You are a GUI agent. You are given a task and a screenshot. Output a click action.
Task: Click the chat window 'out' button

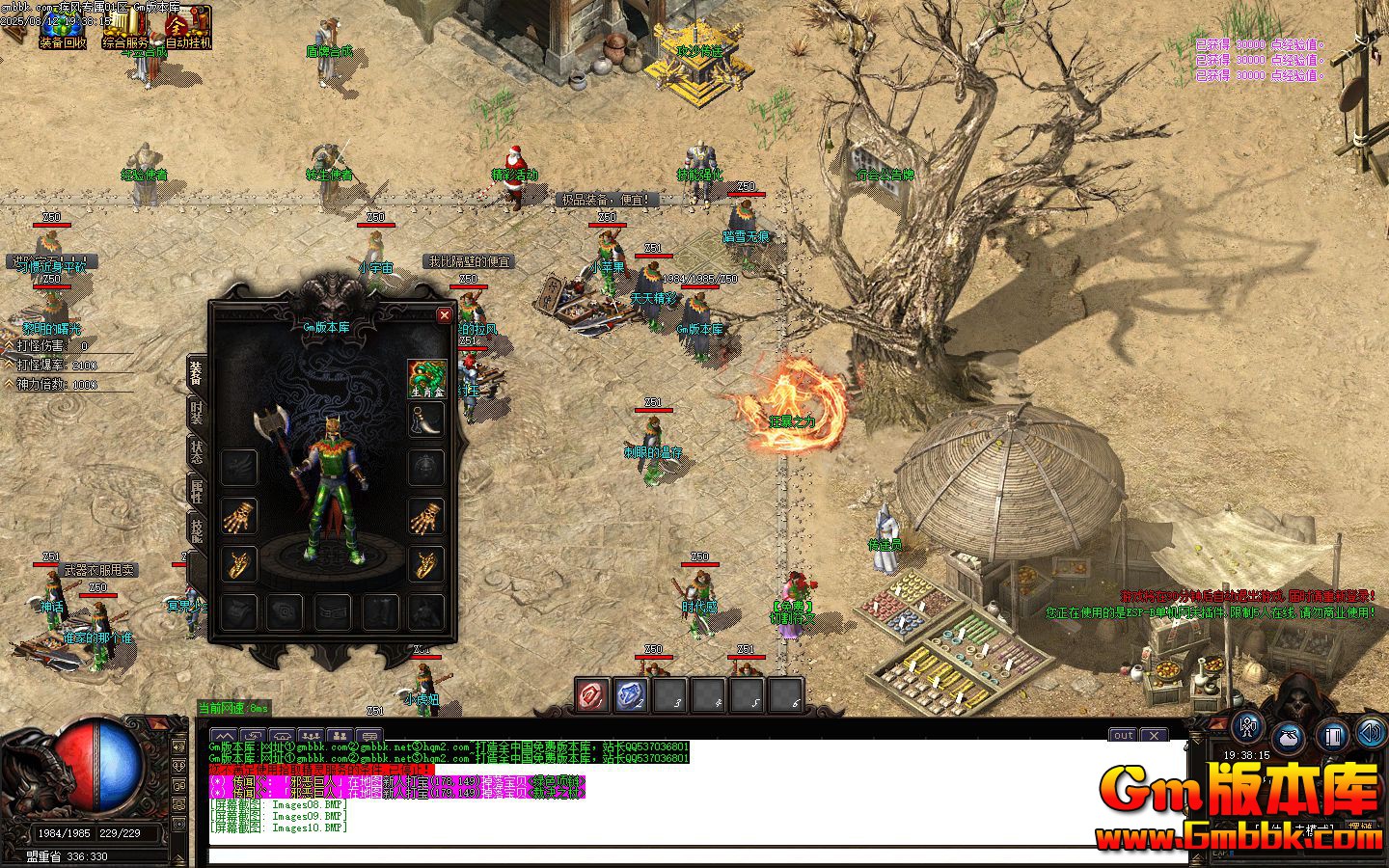click(x=1123, y=736)
